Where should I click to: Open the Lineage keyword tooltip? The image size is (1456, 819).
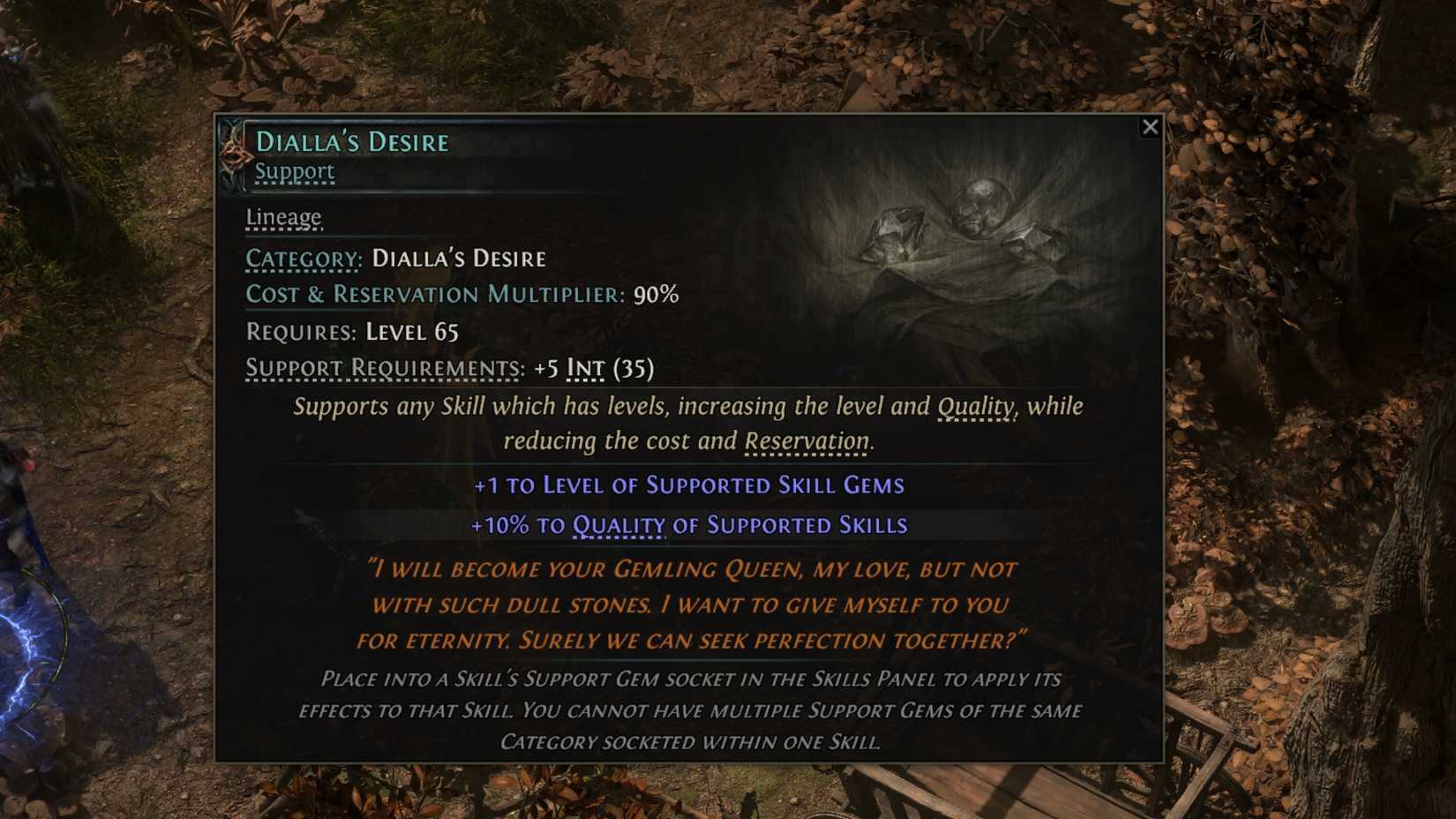[x=283, y=217]
